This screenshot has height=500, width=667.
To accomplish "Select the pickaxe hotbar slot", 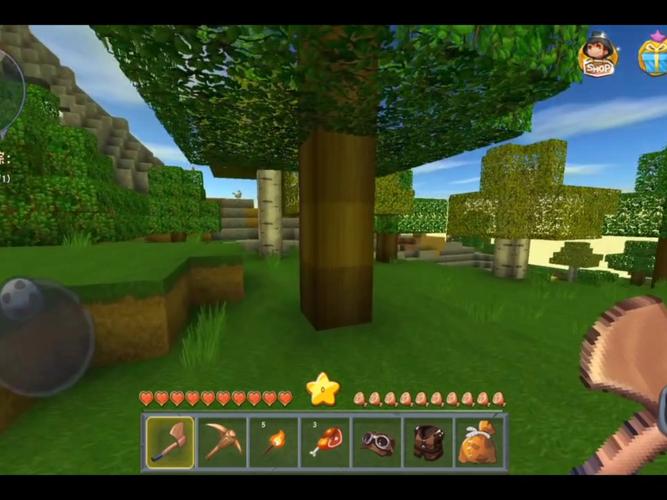I will tap(222, 441).
